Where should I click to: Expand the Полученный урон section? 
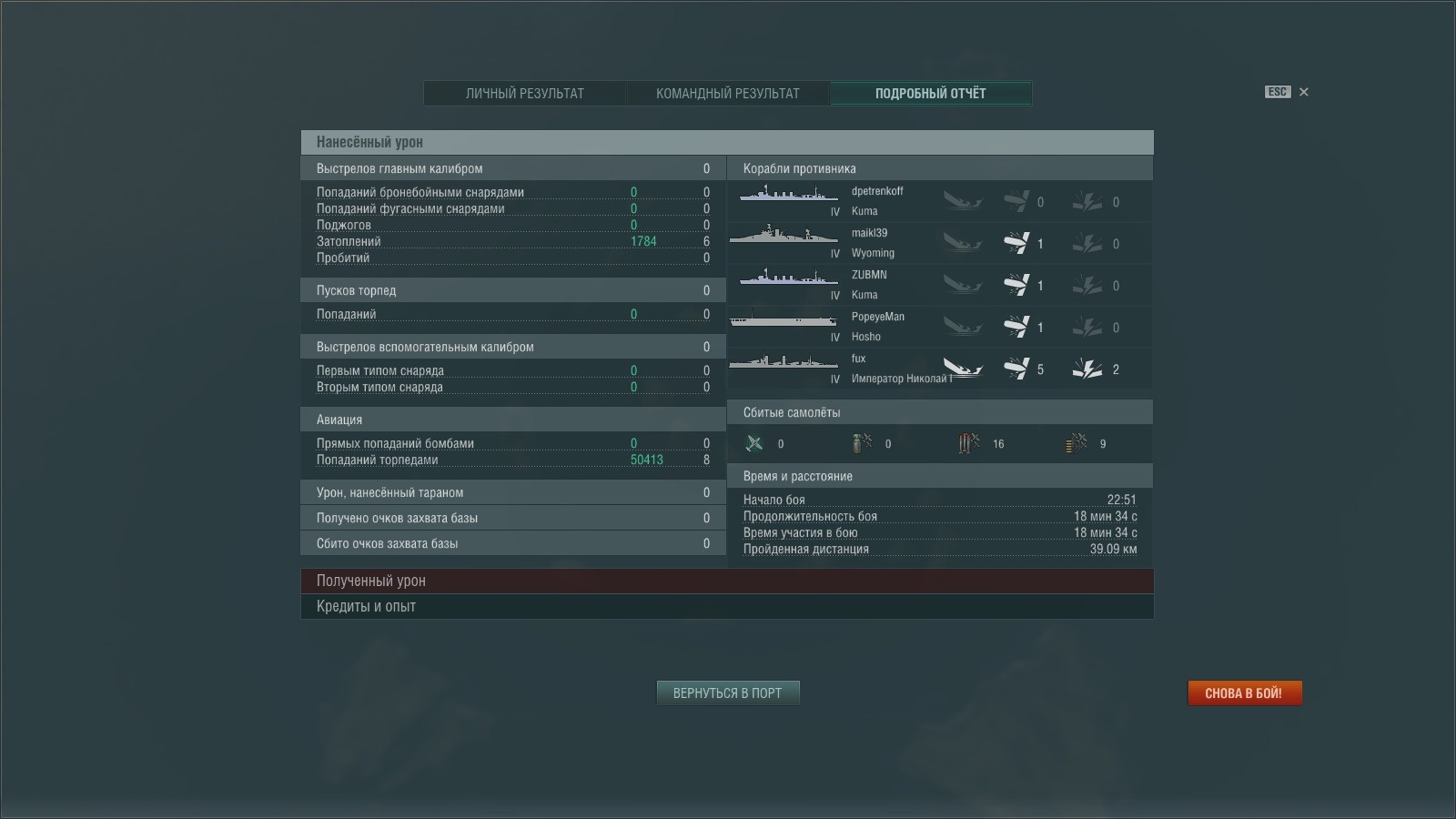click(726, 581)
